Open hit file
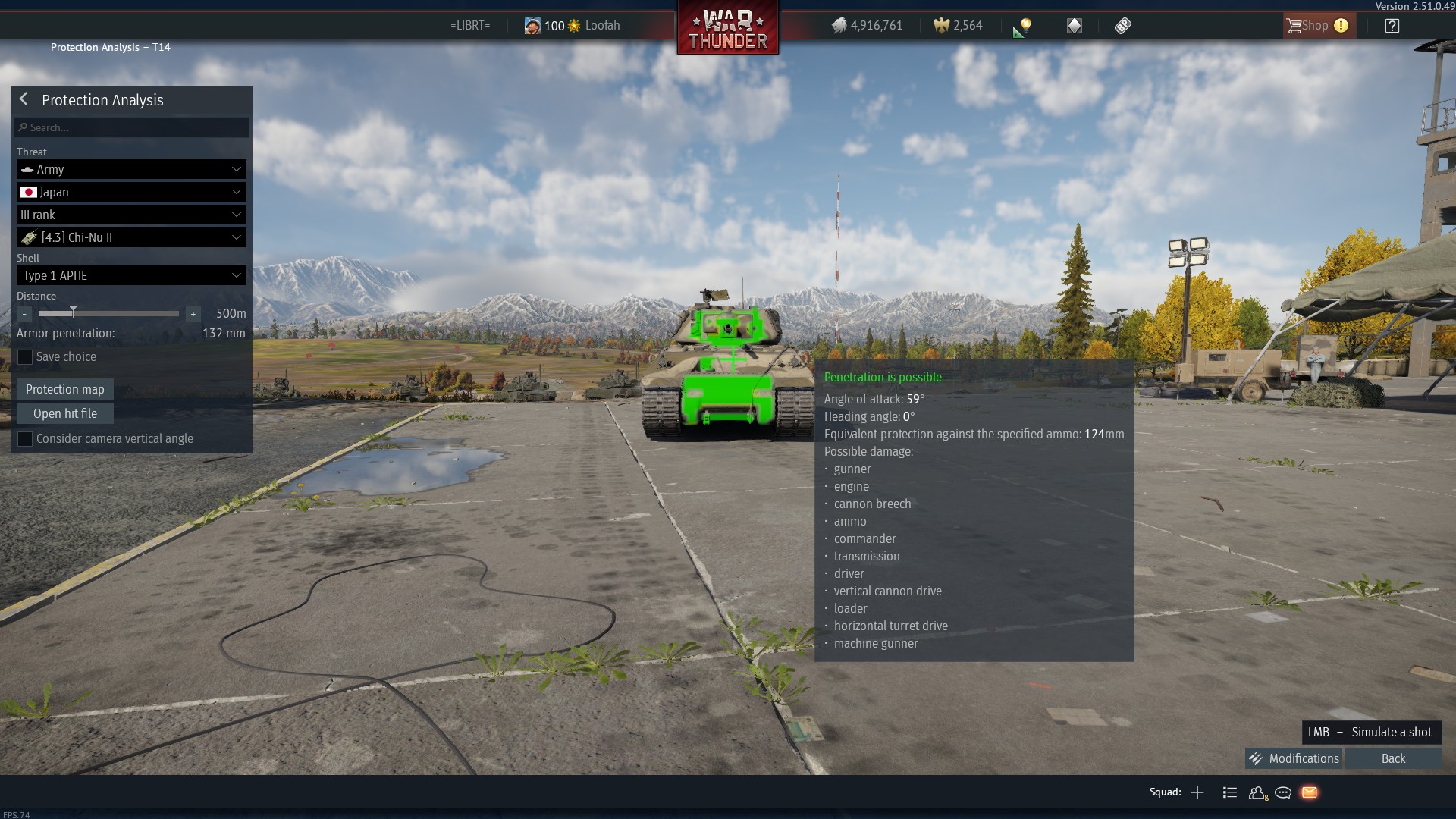The image size is (1456, 819). click(65, 413)
